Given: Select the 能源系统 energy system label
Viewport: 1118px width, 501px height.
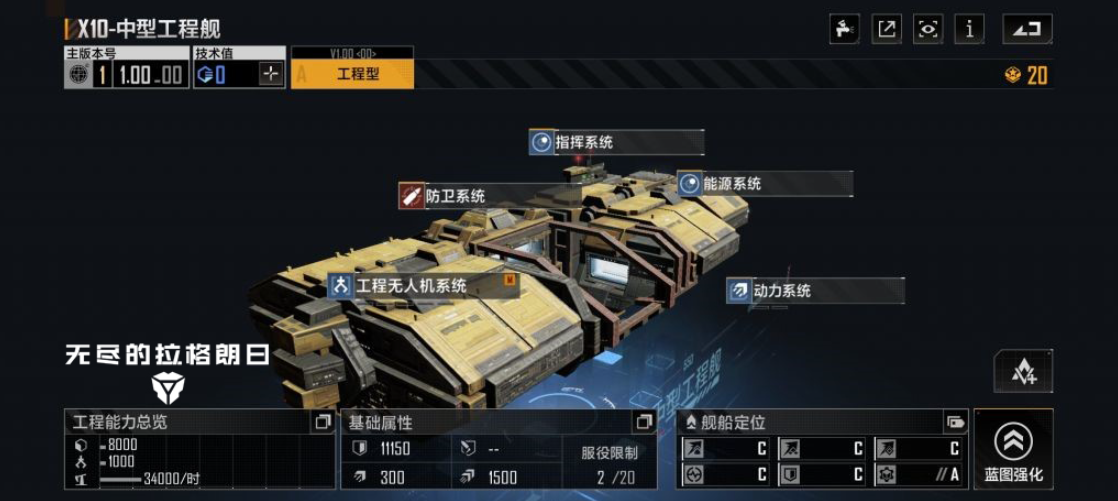Looking at the screenshot, I should (764, 184).
